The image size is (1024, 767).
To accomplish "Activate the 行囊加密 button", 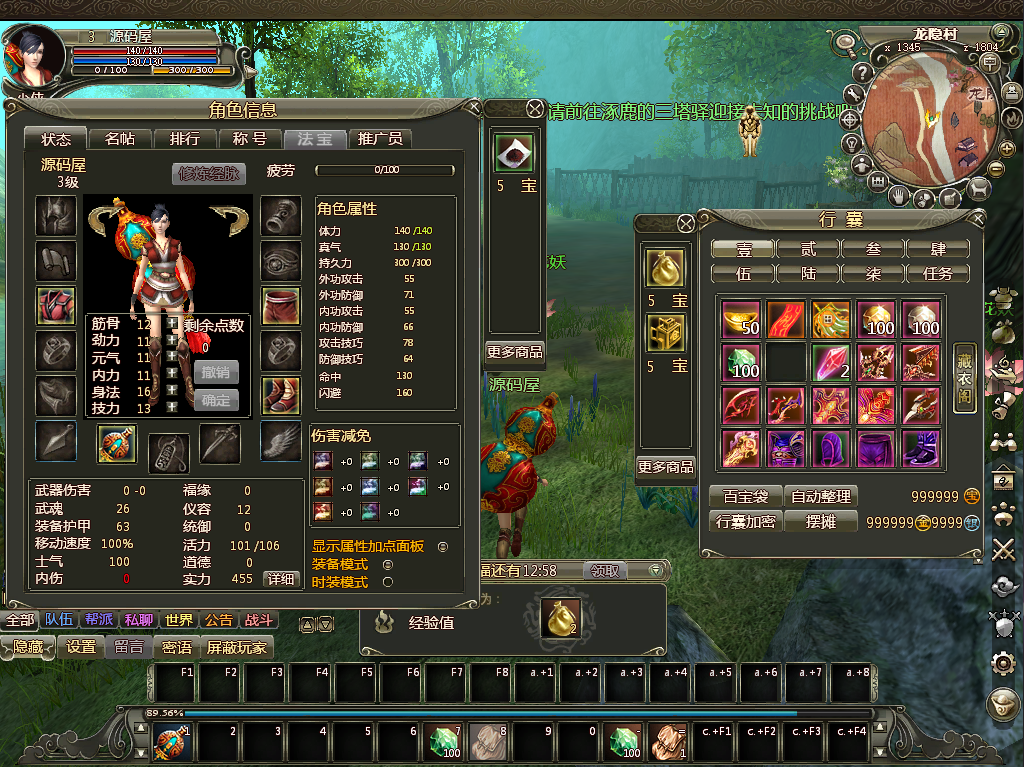I will tap(744, 521).
